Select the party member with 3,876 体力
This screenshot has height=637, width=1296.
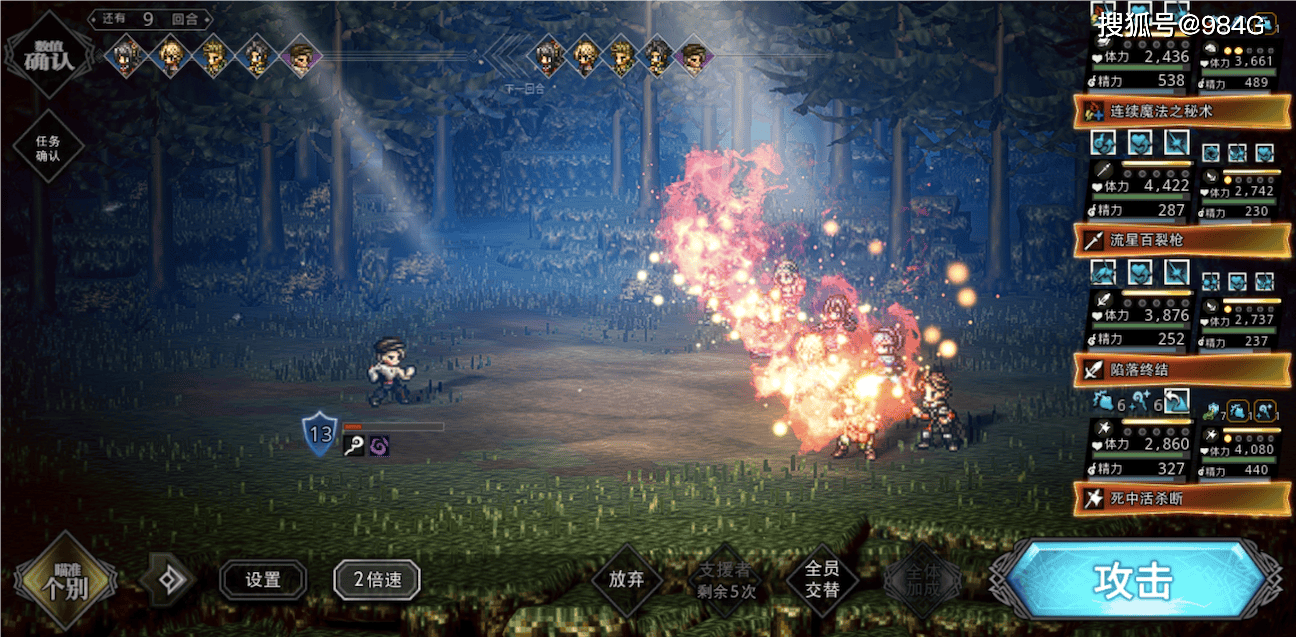1139,315
